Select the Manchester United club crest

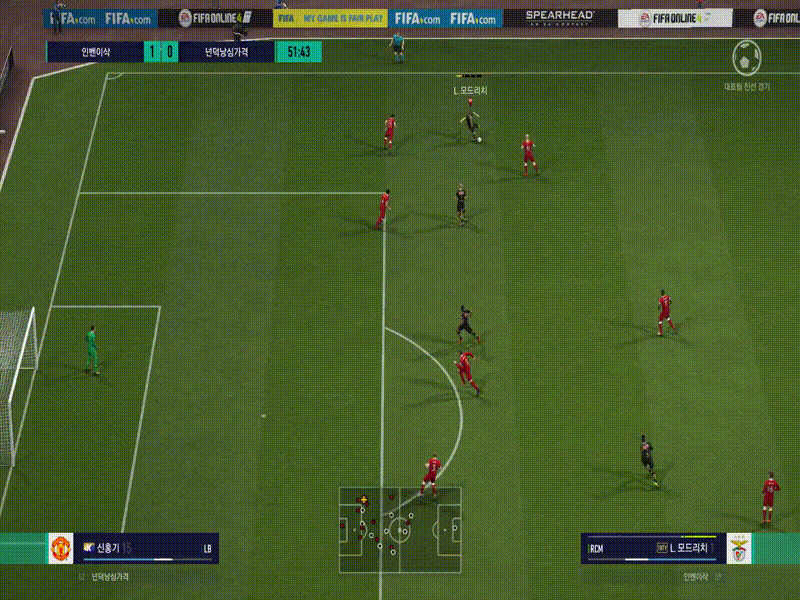[x=61, y=548]
